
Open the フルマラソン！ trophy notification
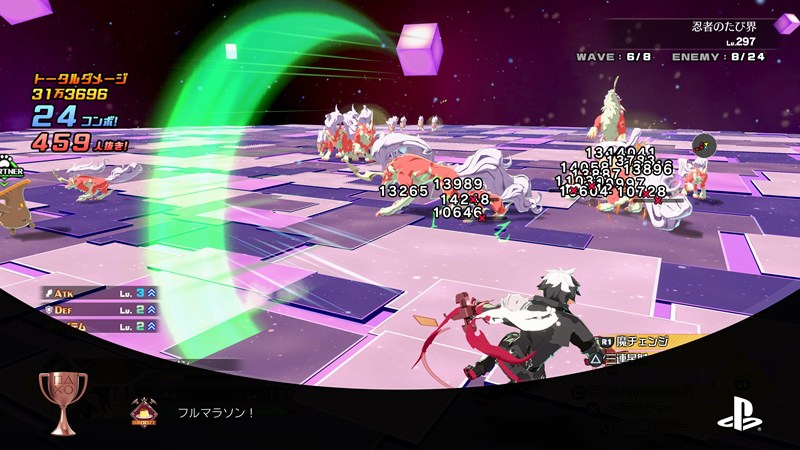217,411
